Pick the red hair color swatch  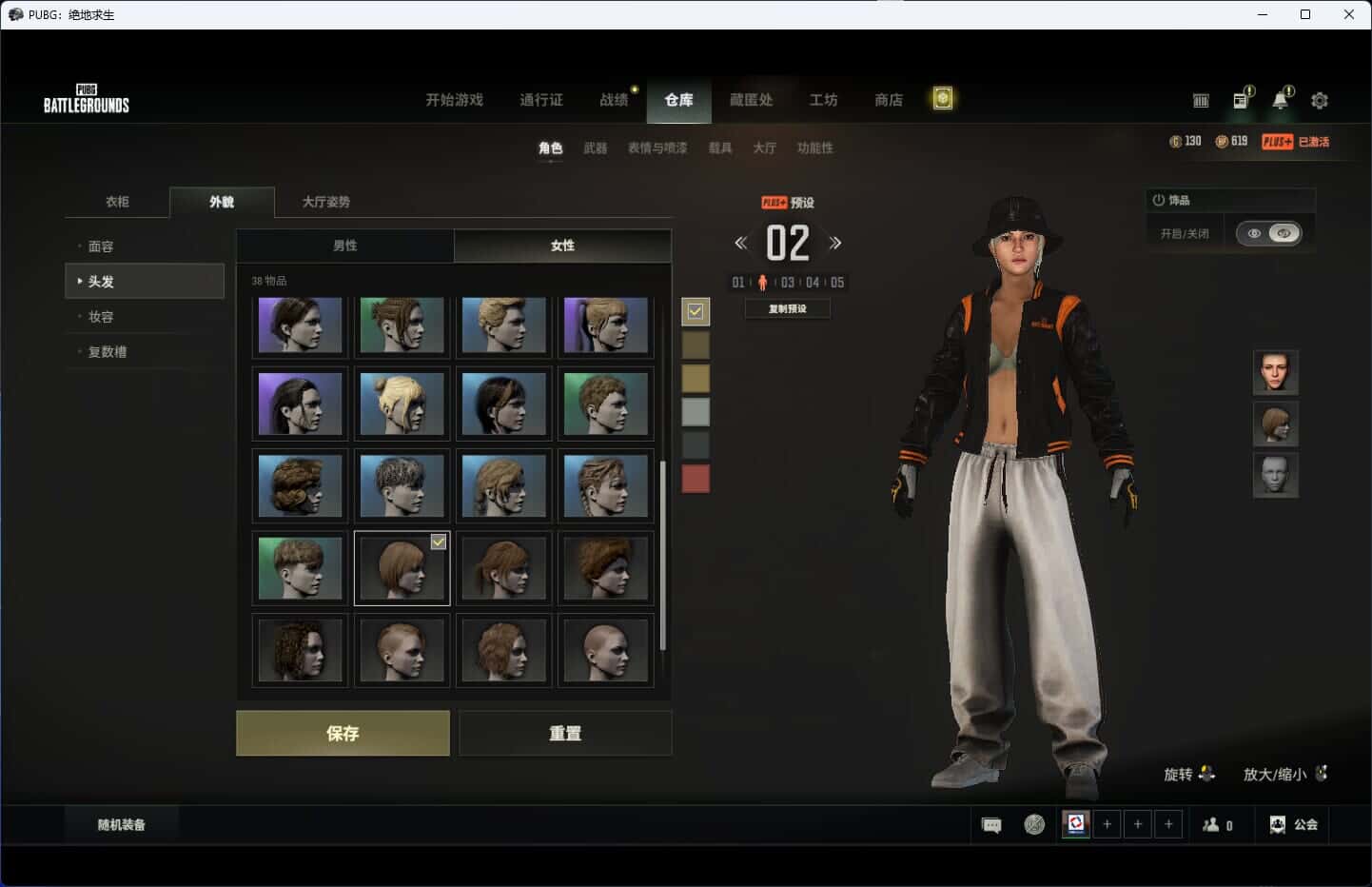696,479
